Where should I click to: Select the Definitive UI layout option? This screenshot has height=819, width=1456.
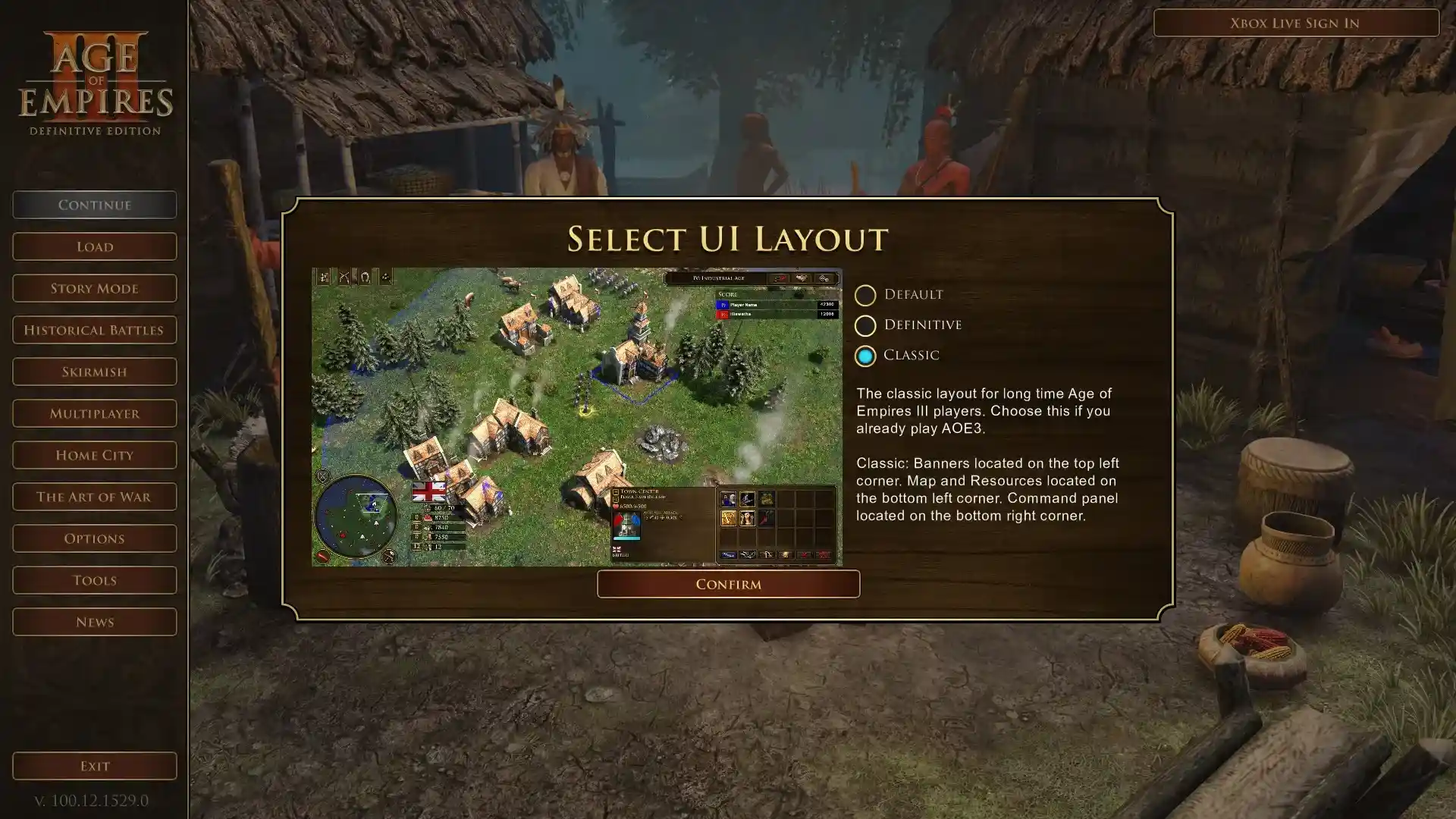tap(865, 325)
